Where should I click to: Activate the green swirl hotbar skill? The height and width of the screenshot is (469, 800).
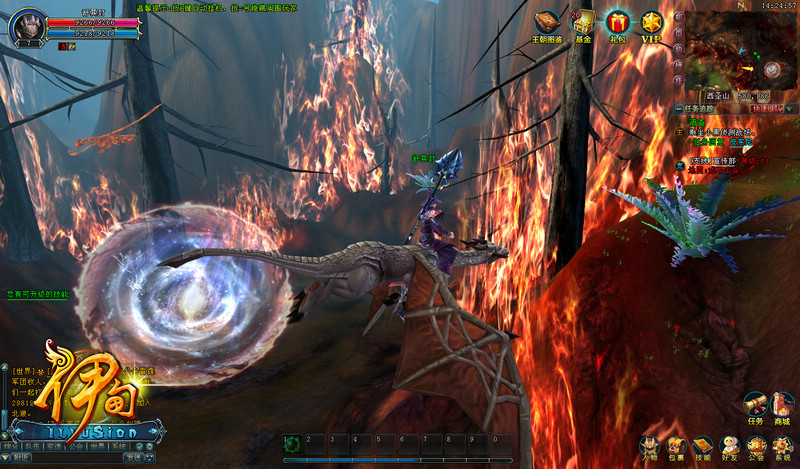pos(293,444)
